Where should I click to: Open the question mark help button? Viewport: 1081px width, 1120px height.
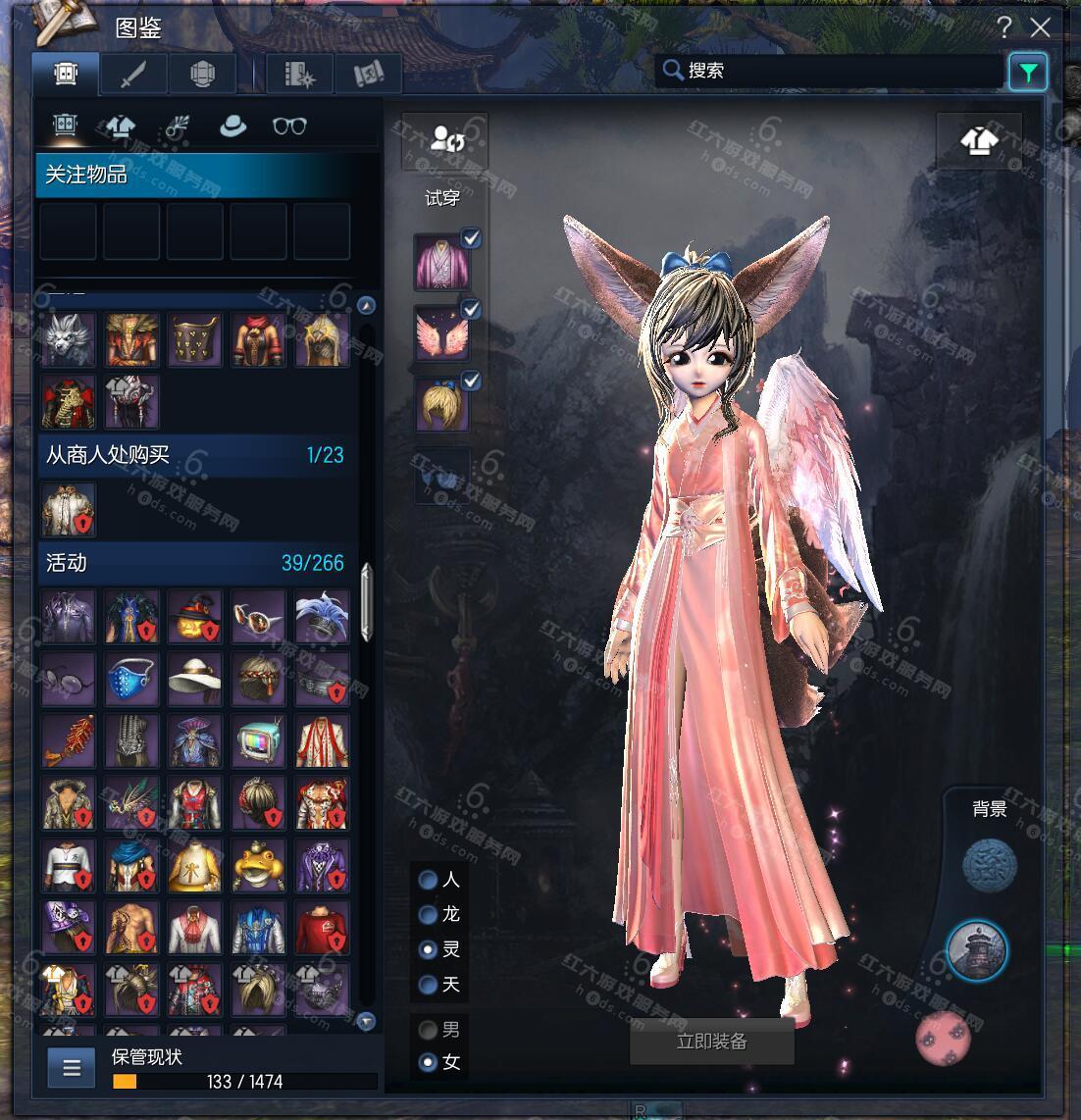pyautogui.click(x=1004, y=26)
